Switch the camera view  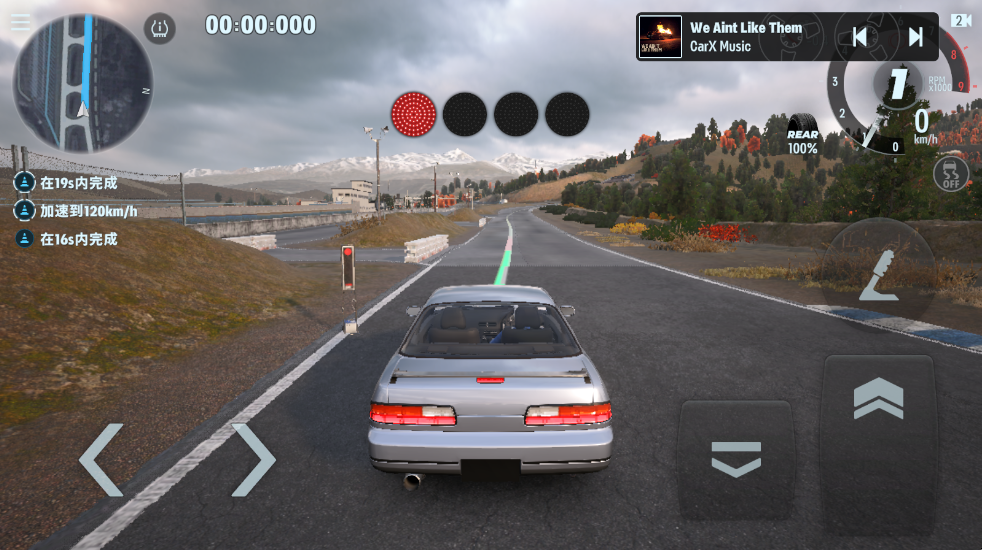click(x=962, y=20)
